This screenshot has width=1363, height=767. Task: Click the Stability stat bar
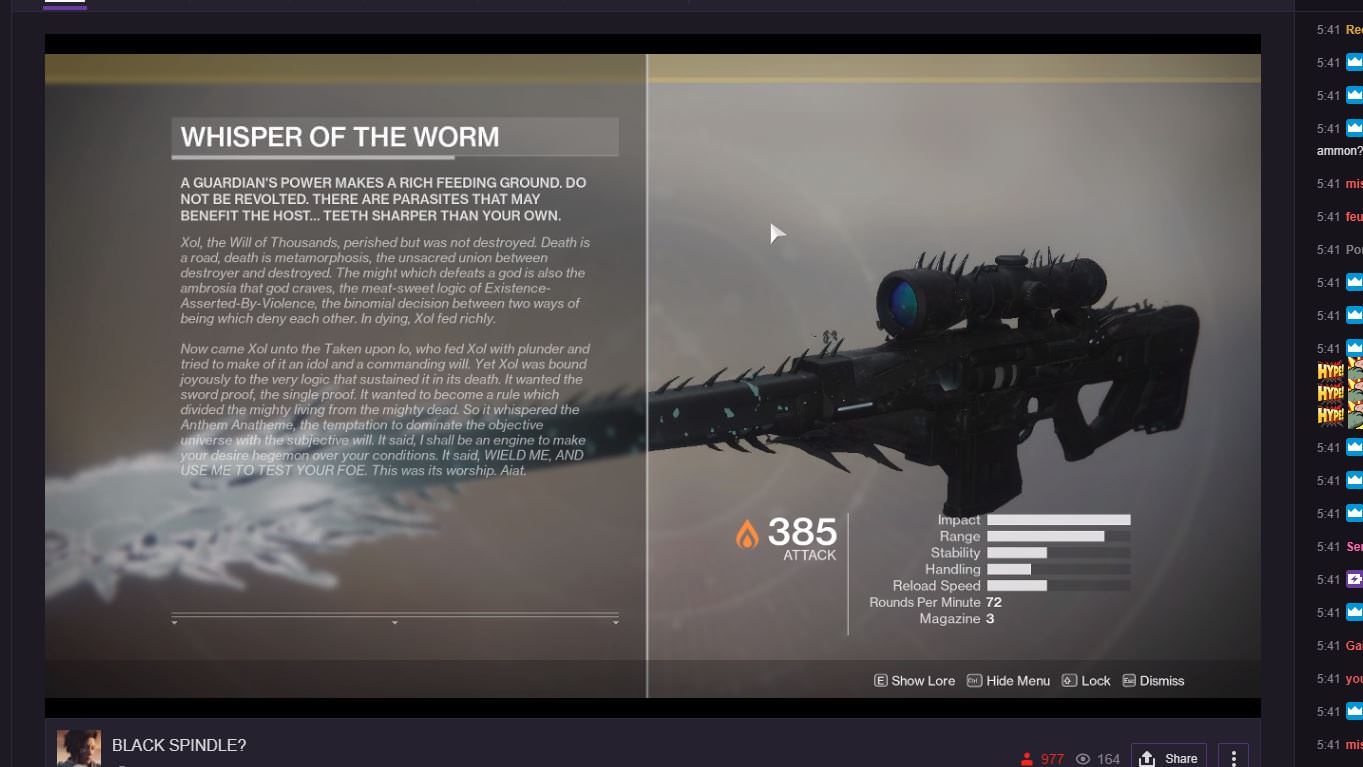(1016, 552)
